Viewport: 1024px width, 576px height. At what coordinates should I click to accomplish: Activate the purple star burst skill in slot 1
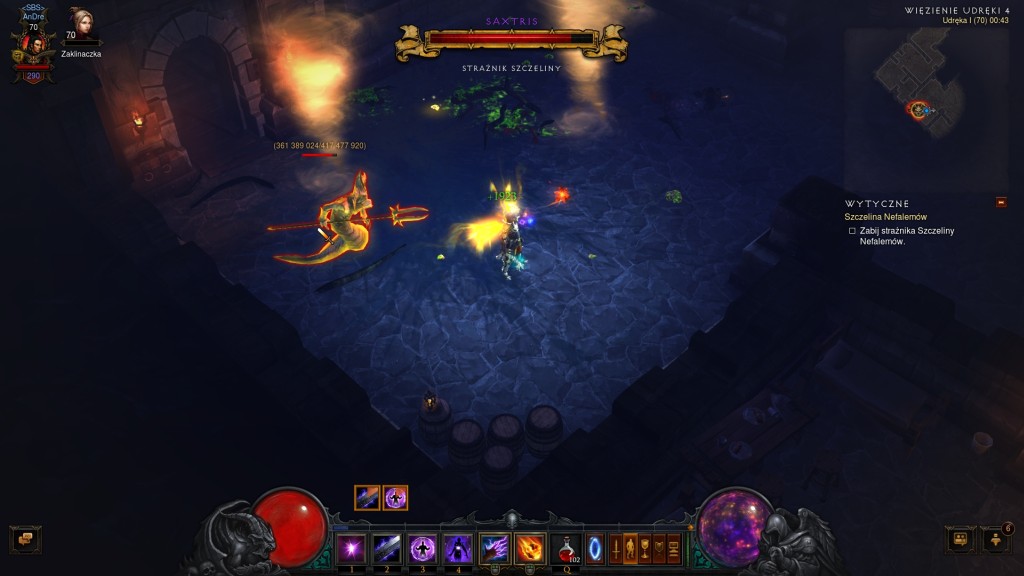pyautogui.click(x=350, y=548)
